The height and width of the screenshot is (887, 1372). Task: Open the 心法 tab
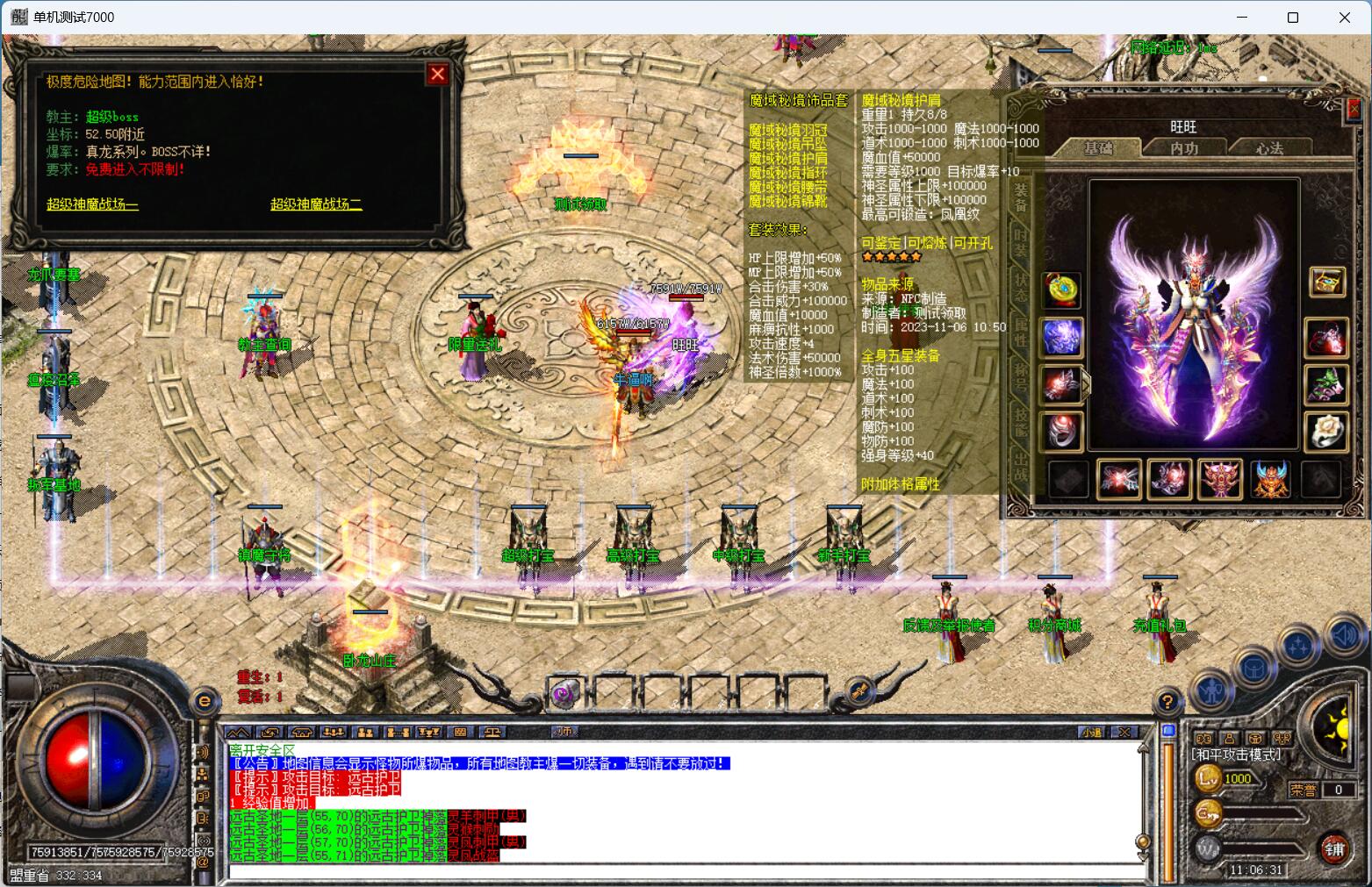[1269, 148]
